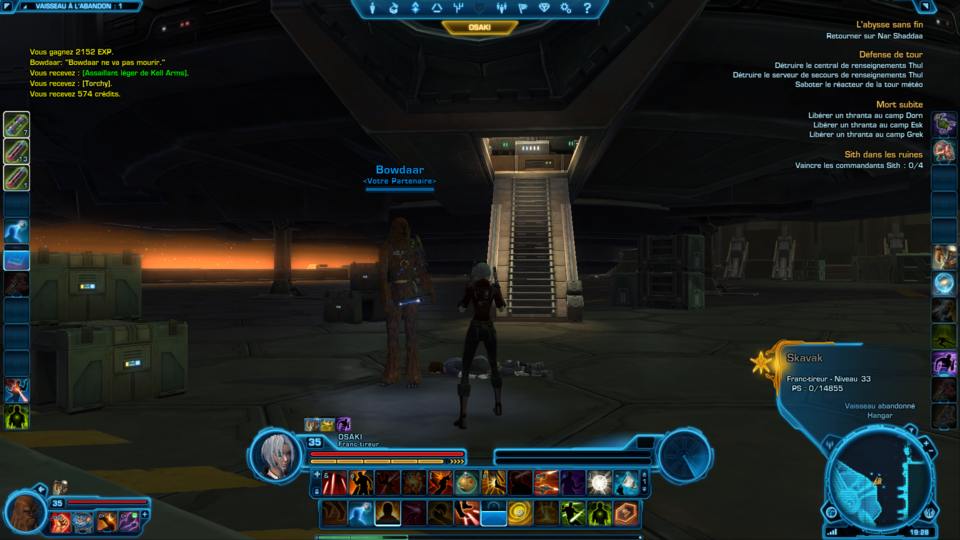The height and width of the screenshot is (540, 960).
Task: Activate the bright white flash ability
Action: tap(599, 483)
